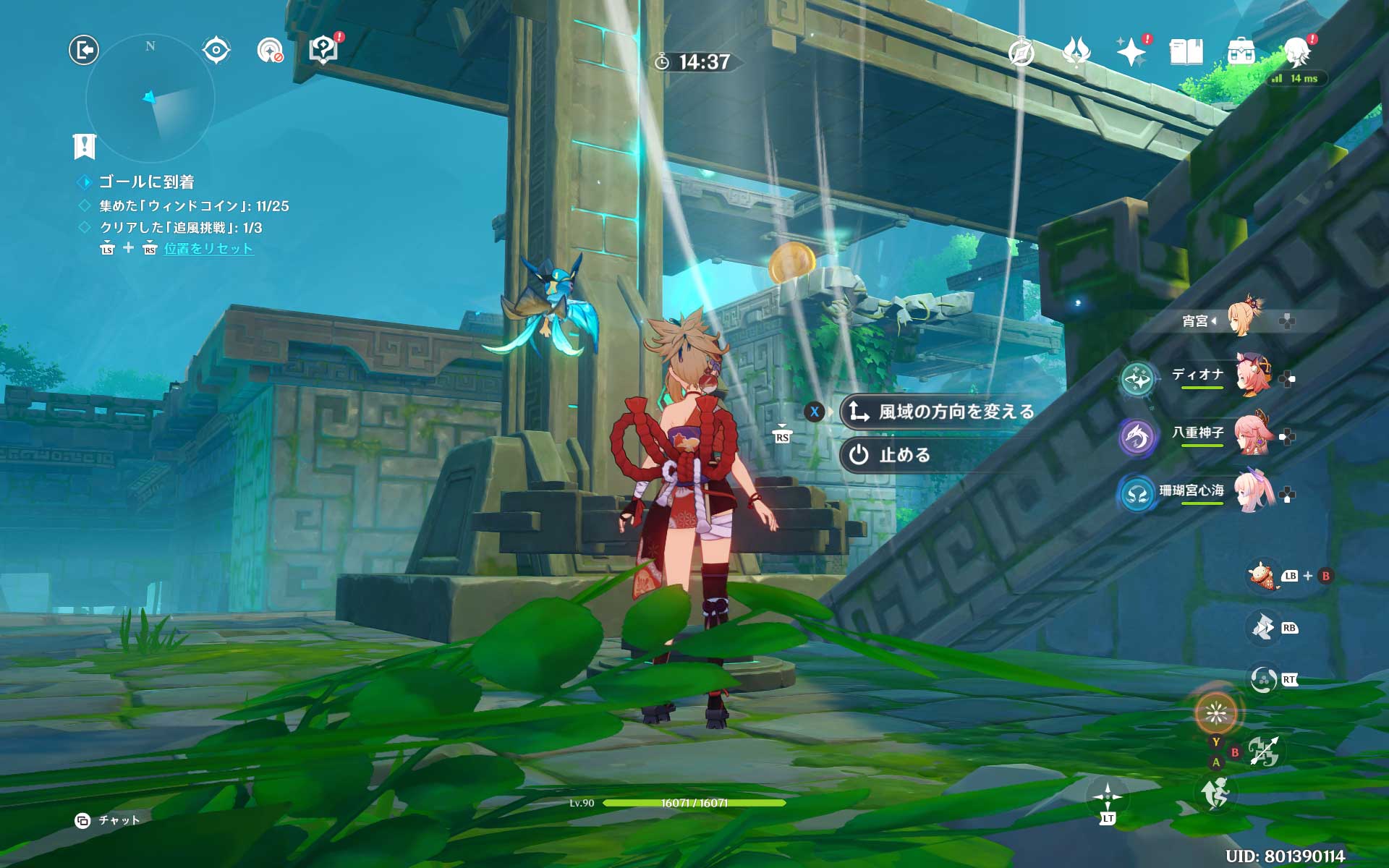Screen dimensions: 1389x868
Task: Click the exit domain icon
Action: click(84, 50)
